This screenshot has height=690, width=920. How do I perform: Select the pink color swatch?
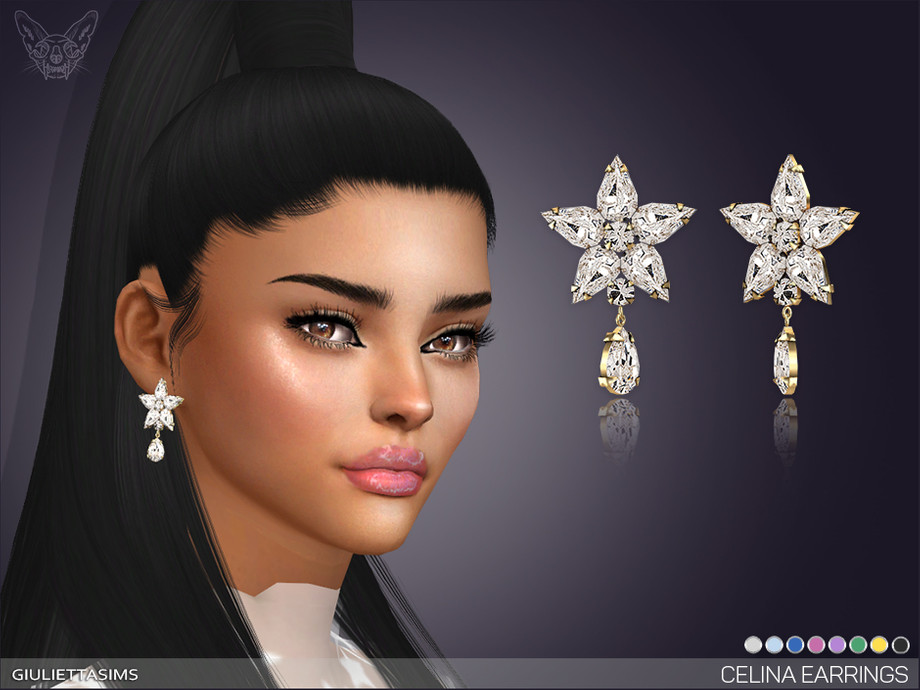coord(816,645)
